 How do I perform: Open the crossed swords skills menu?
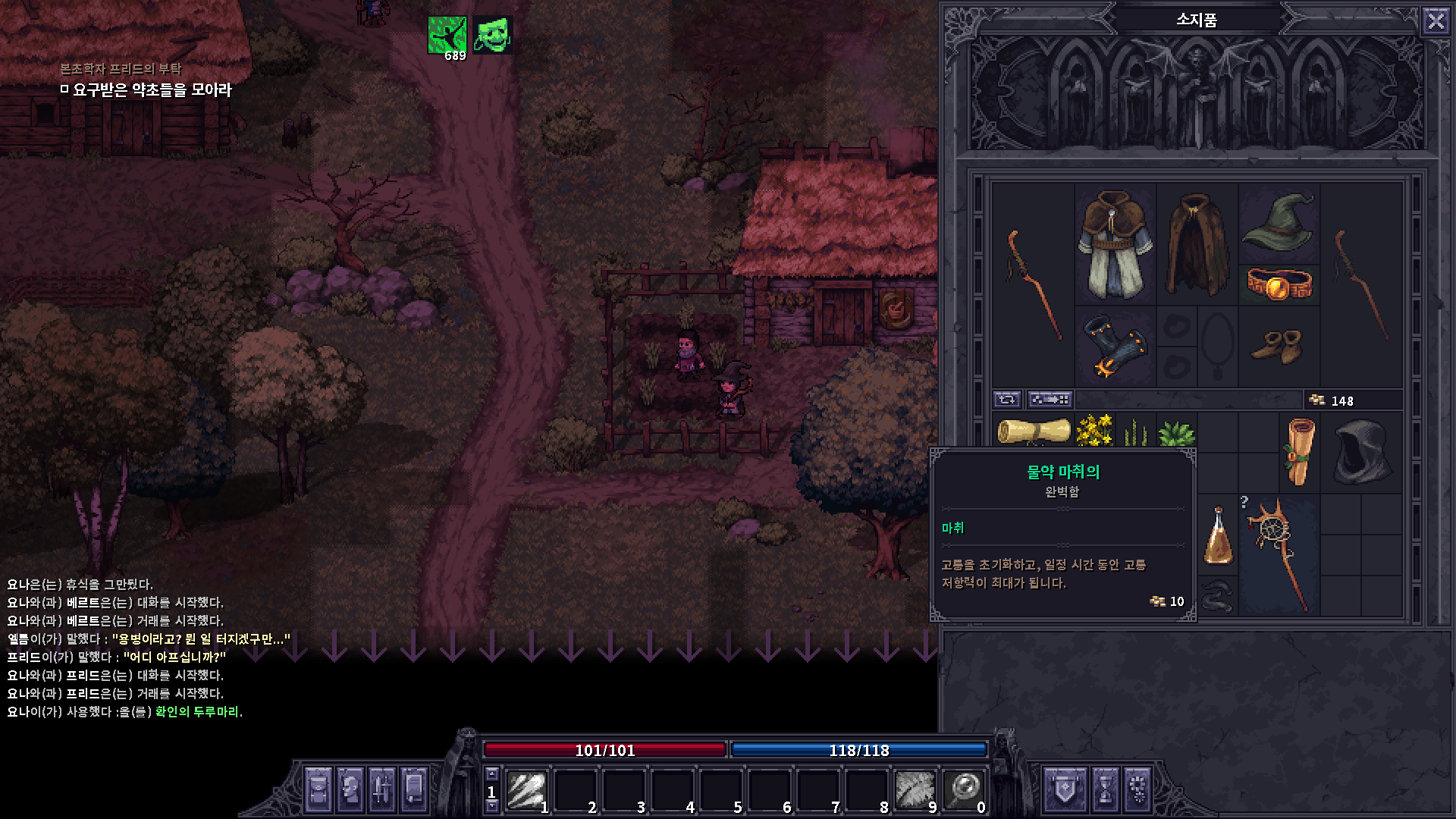381,789
